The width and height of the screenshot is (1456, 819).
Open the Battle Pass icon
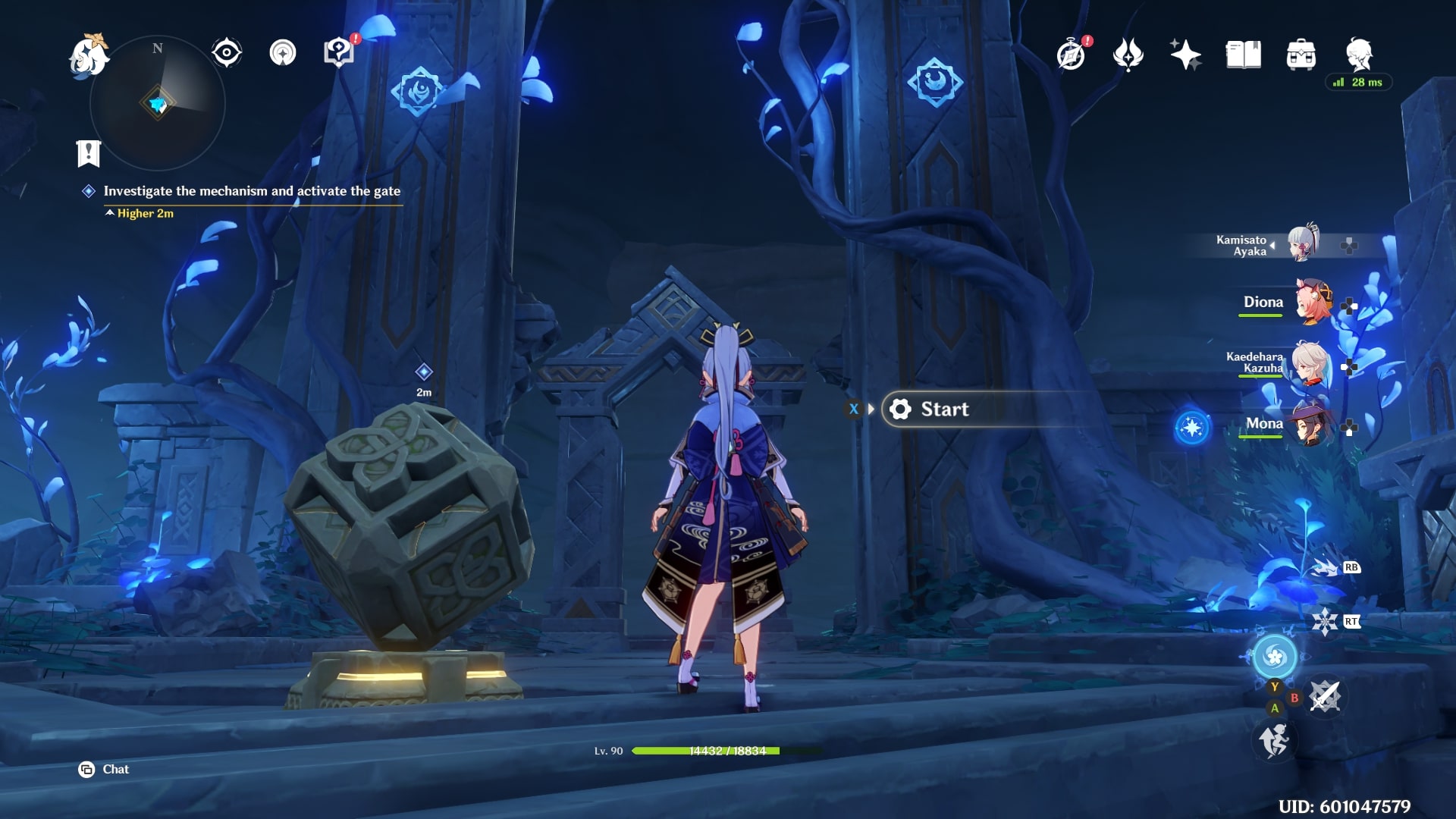pos(1128,53)
